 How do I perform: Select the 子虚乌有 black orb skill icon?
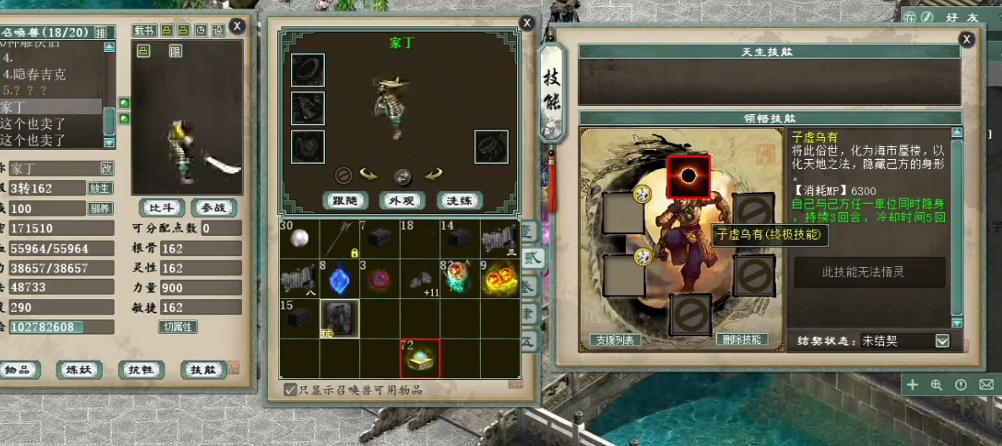point(688,177)
